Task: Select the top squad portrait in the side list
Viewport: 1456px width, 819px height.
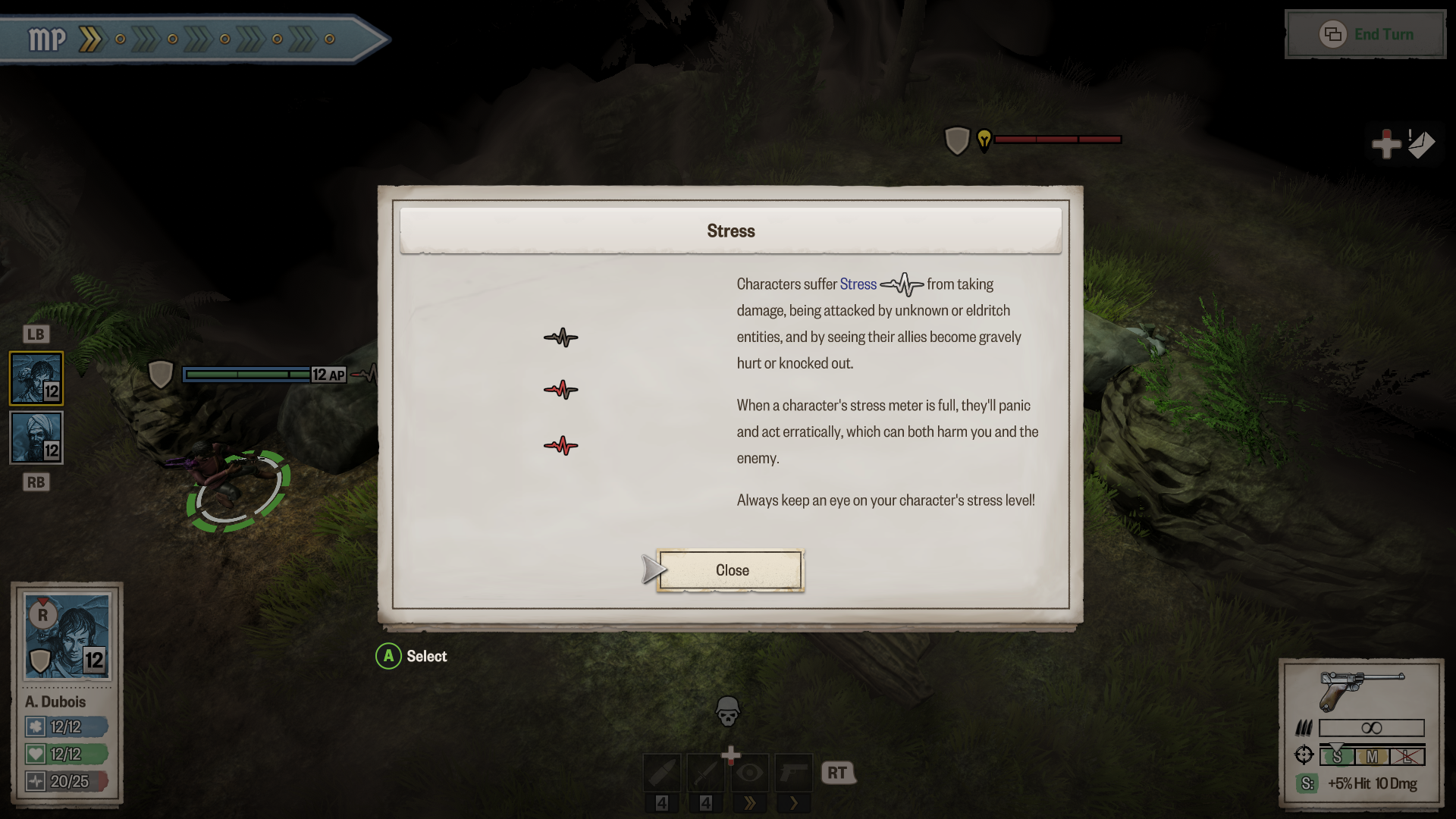Action: click(36, 378)
